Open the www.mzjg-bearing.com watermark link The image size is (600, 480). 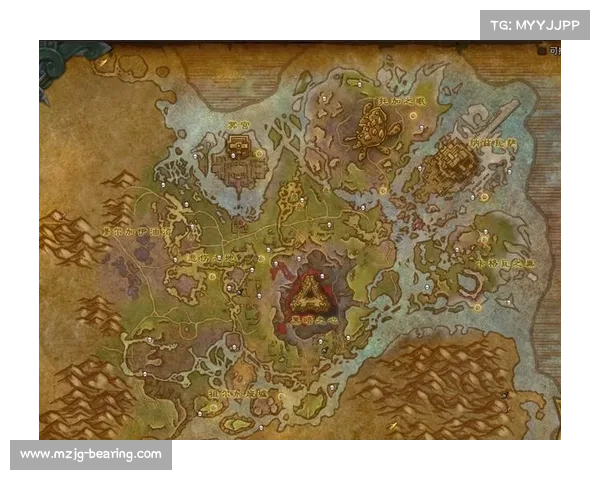point(91,454)
